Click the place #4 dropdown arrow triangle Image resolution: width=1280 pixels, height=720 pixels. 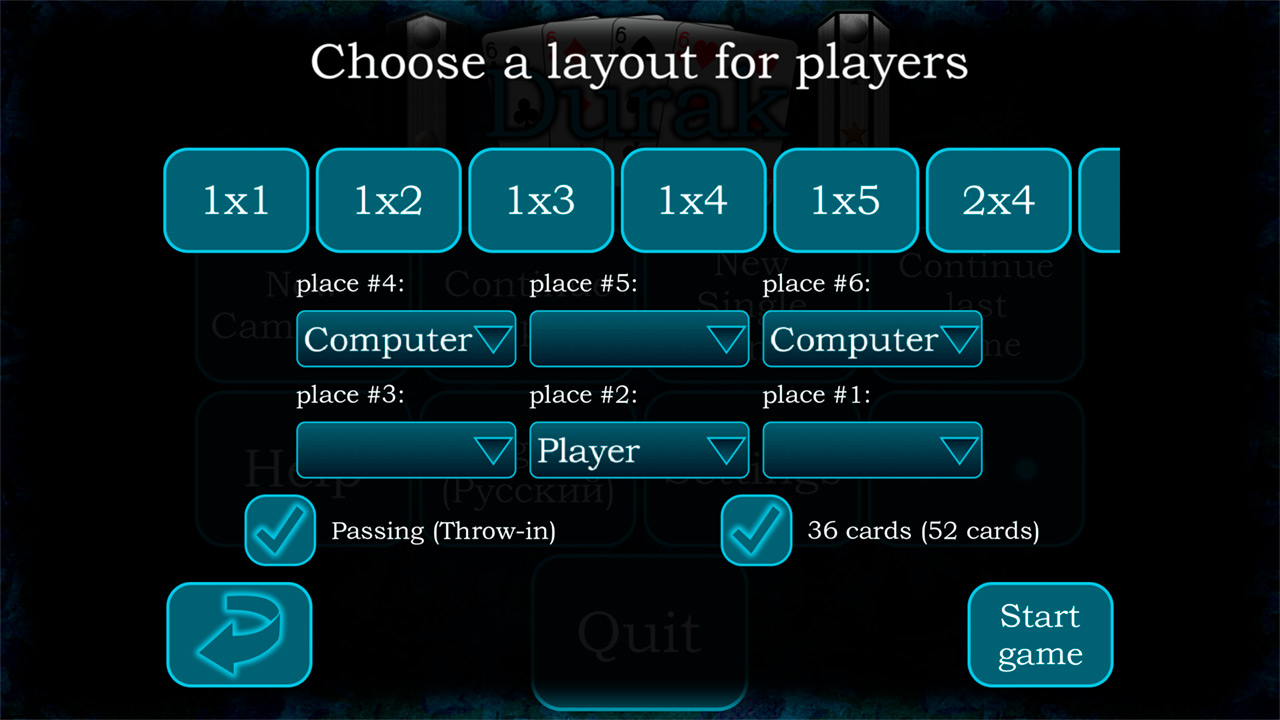click(x=494, y=339)
